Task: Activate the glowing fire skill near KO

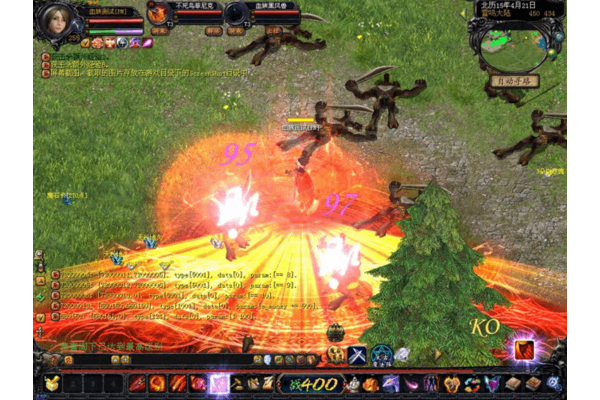Action: point(524,349)
